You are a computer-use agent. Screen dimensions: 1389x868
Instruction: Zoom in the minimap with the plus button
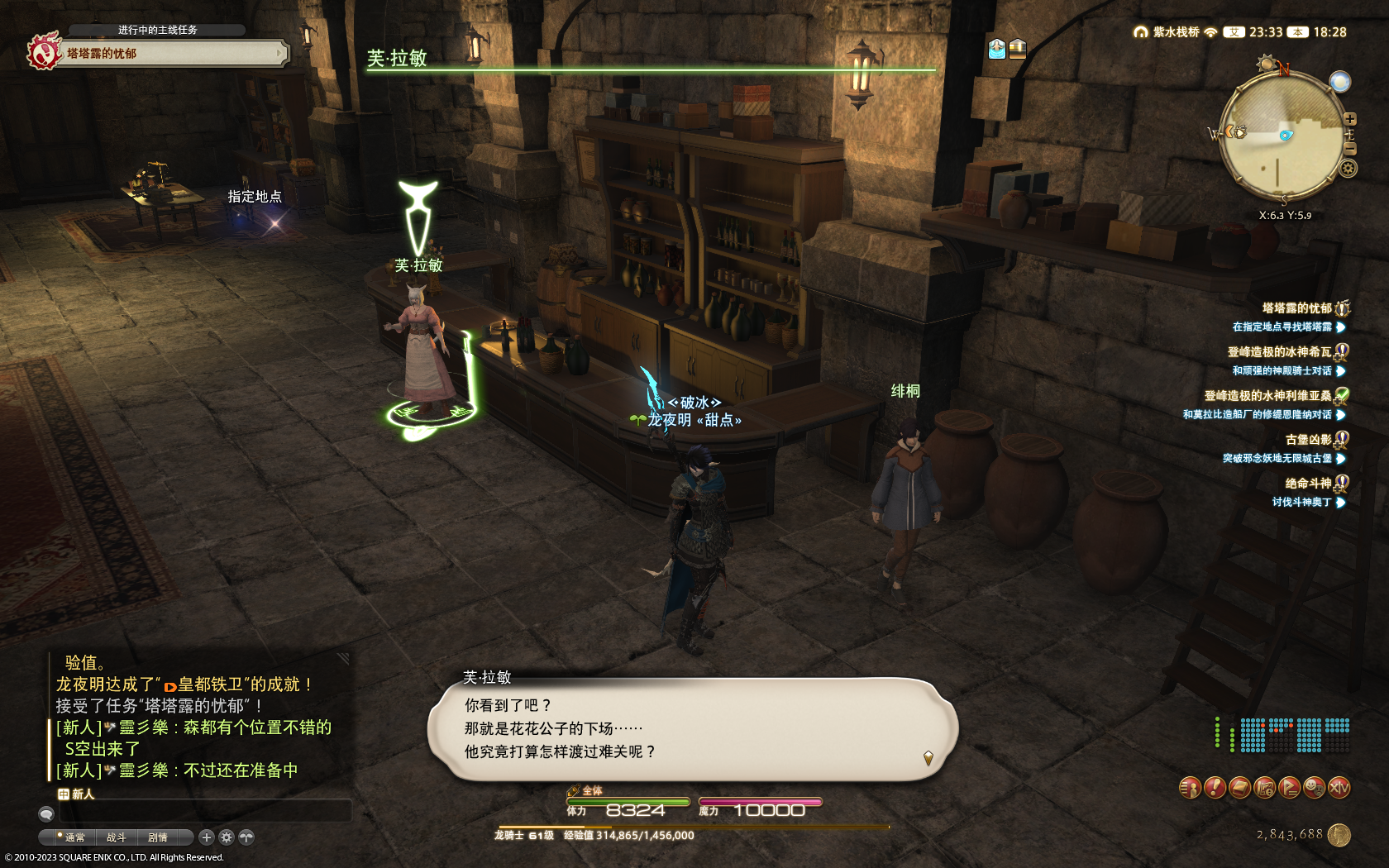tap(1349, 120)
